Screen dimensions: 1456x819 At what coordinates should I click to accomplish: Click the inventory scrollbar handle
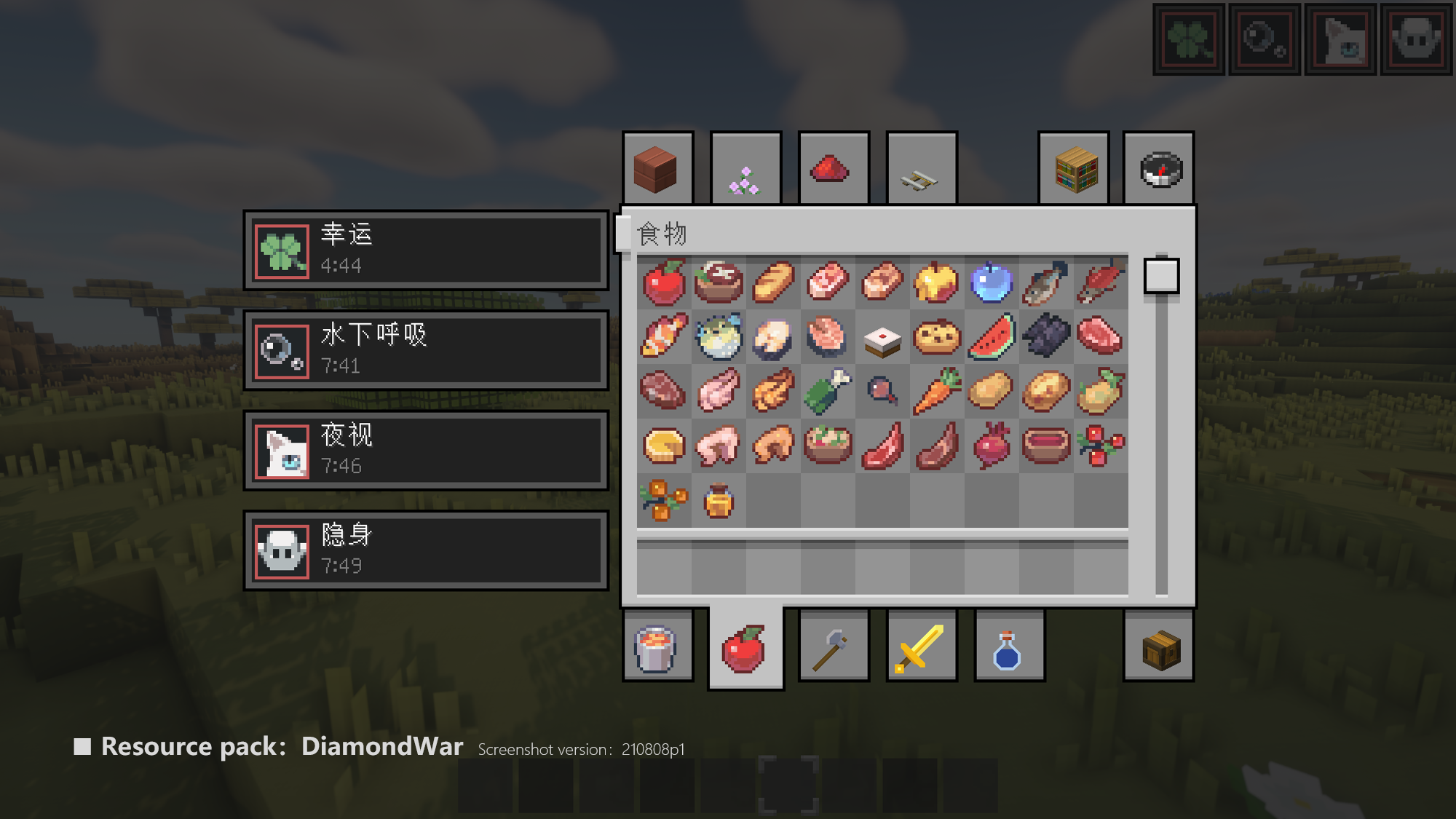click(1161, 276)
